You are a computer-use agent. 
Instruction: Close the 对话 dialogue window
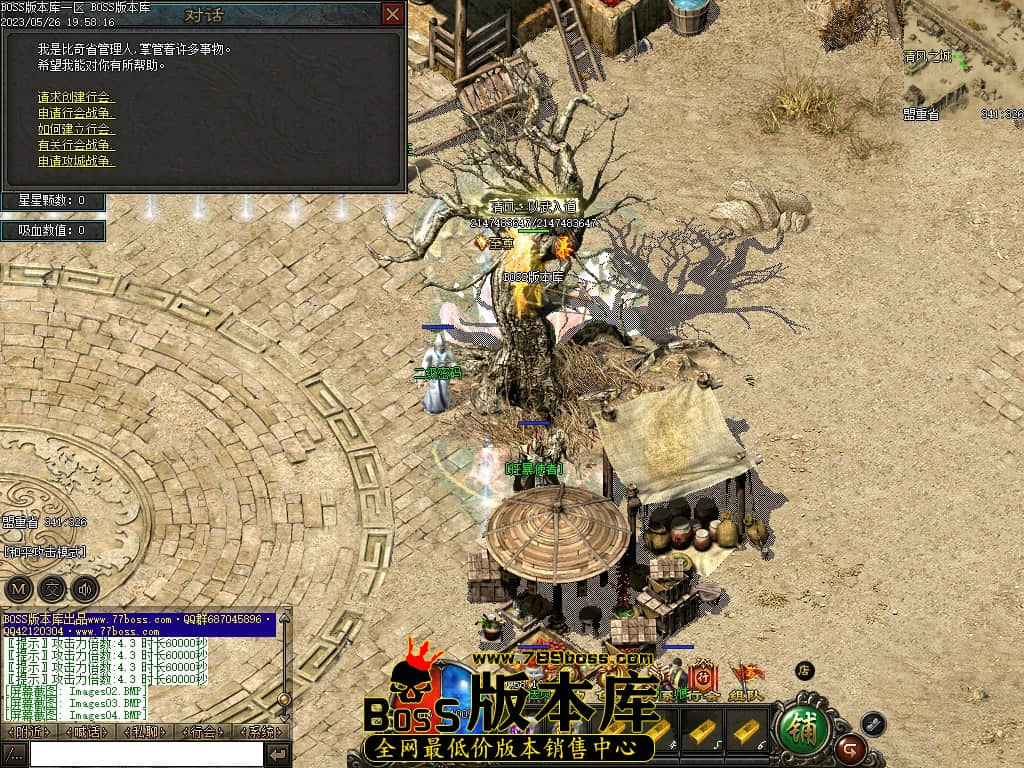pyautogui.click(x=393, y=14)
